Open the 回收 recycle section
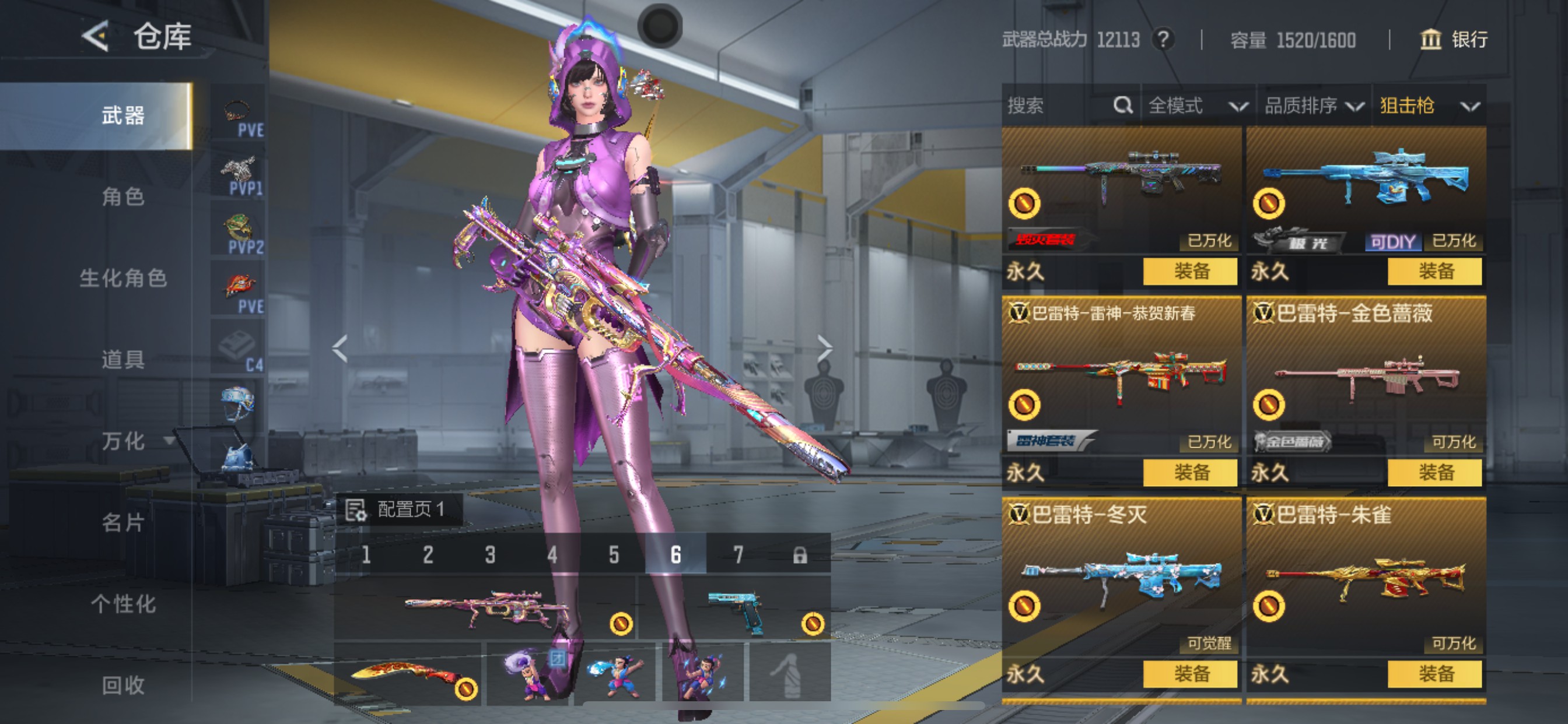 coord(123,685)
